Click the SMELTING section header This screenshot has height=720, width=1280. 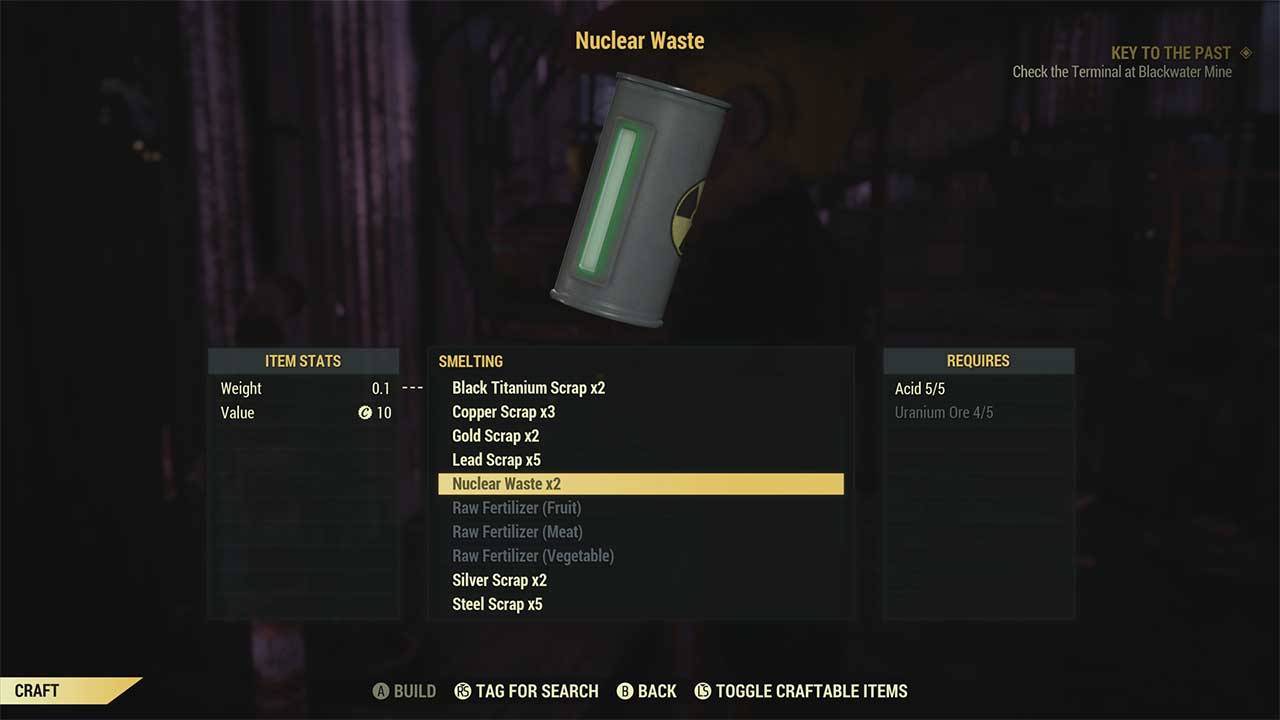point(471,361)
